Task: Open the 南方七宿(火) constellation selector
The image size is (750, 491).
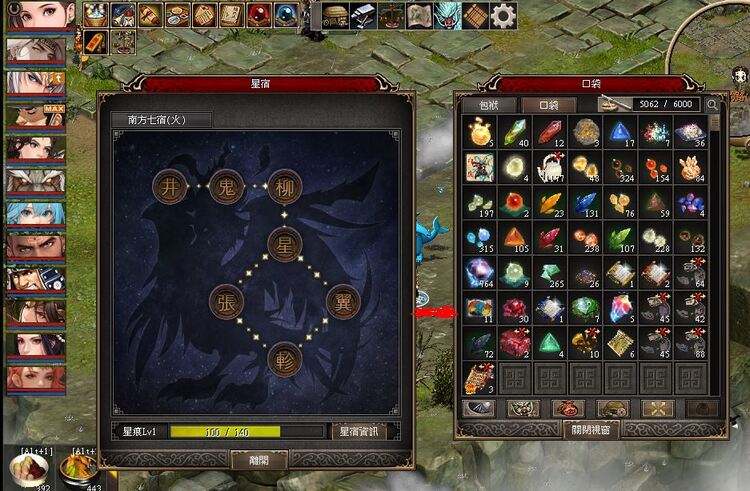Action: [161, 120]
